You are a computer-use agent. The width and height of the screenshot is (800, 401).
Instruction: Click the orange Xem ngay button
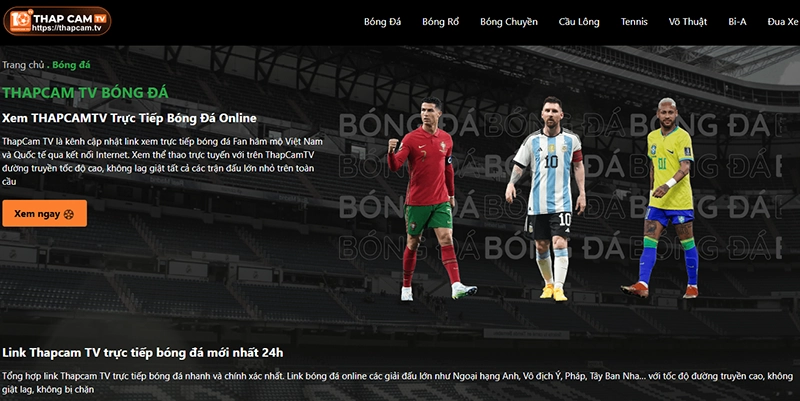(x=44, y=214)
